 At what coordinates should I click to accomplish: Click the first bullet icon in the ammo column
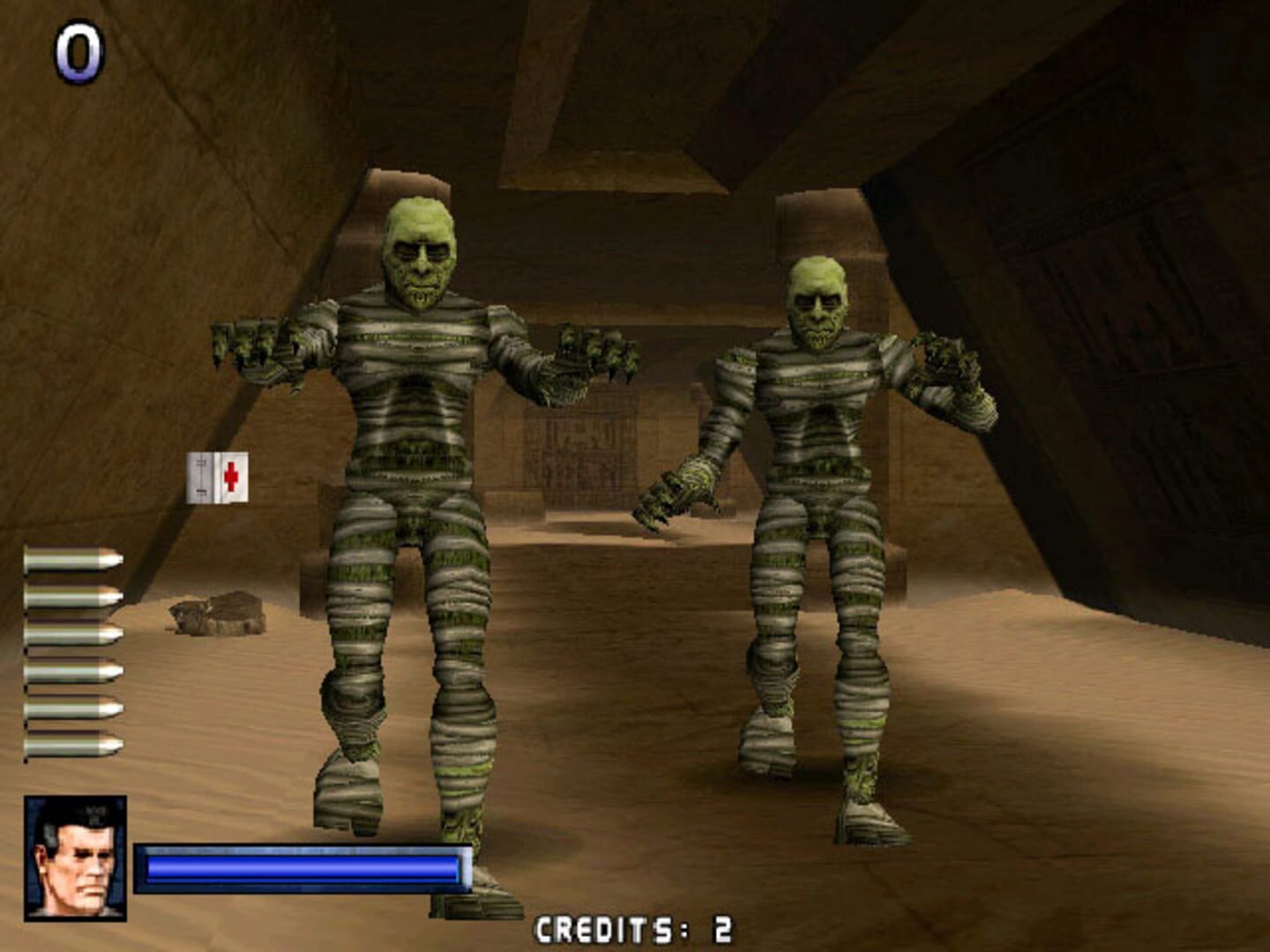[66, 557]
